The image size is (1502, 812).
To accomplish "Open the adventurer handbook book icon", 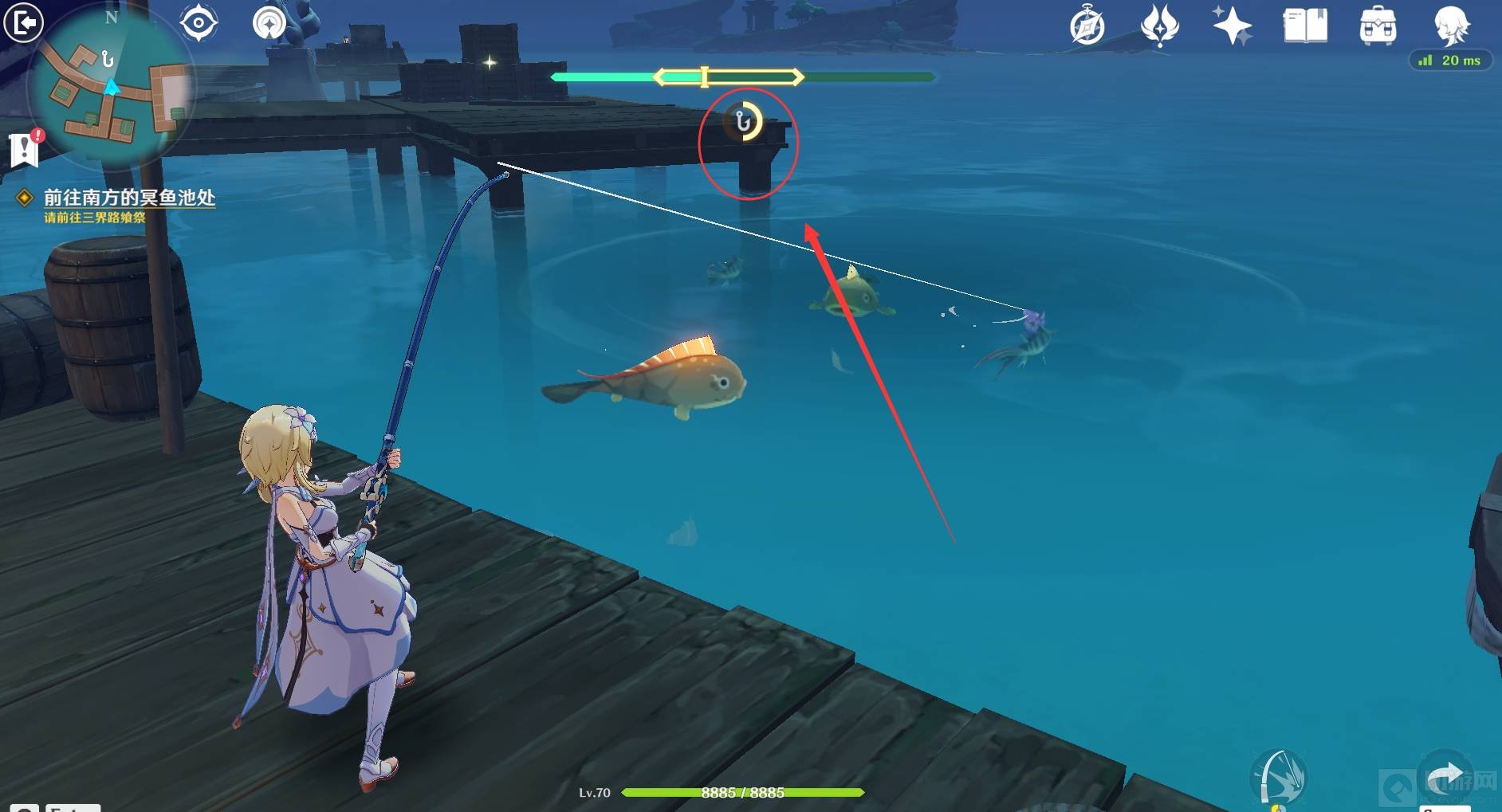I will point(1305,25).
